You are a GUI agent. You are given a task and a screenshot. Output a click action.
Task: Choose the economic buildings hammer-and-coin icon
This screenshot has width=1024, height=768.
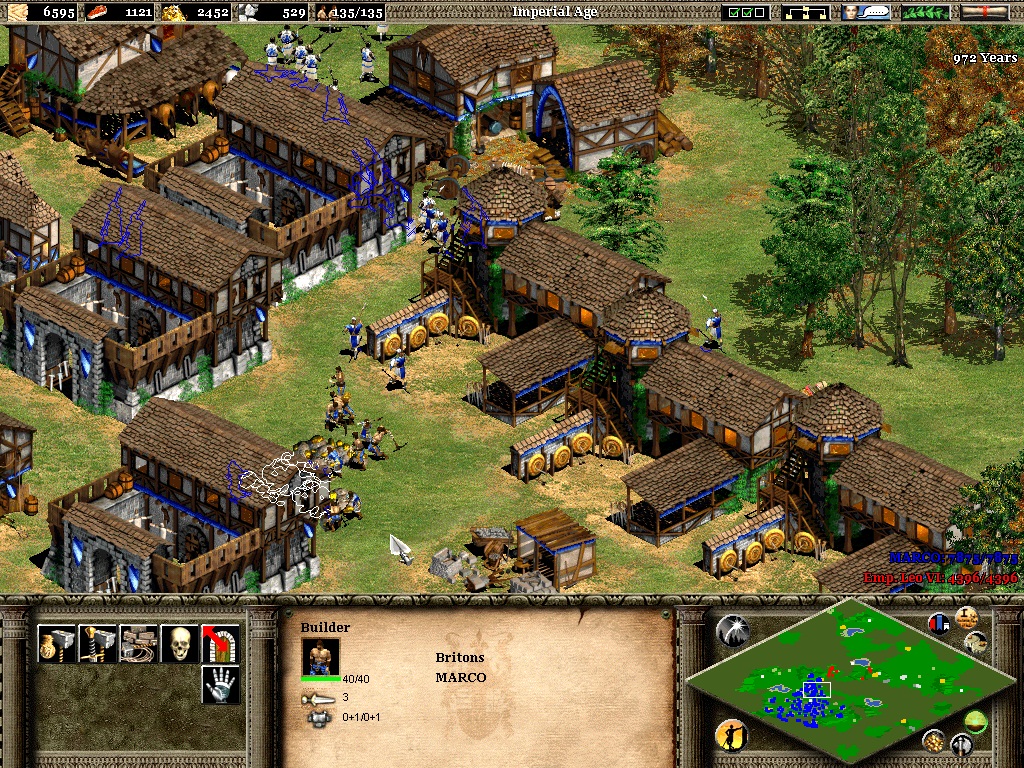[x=56, y=644]
